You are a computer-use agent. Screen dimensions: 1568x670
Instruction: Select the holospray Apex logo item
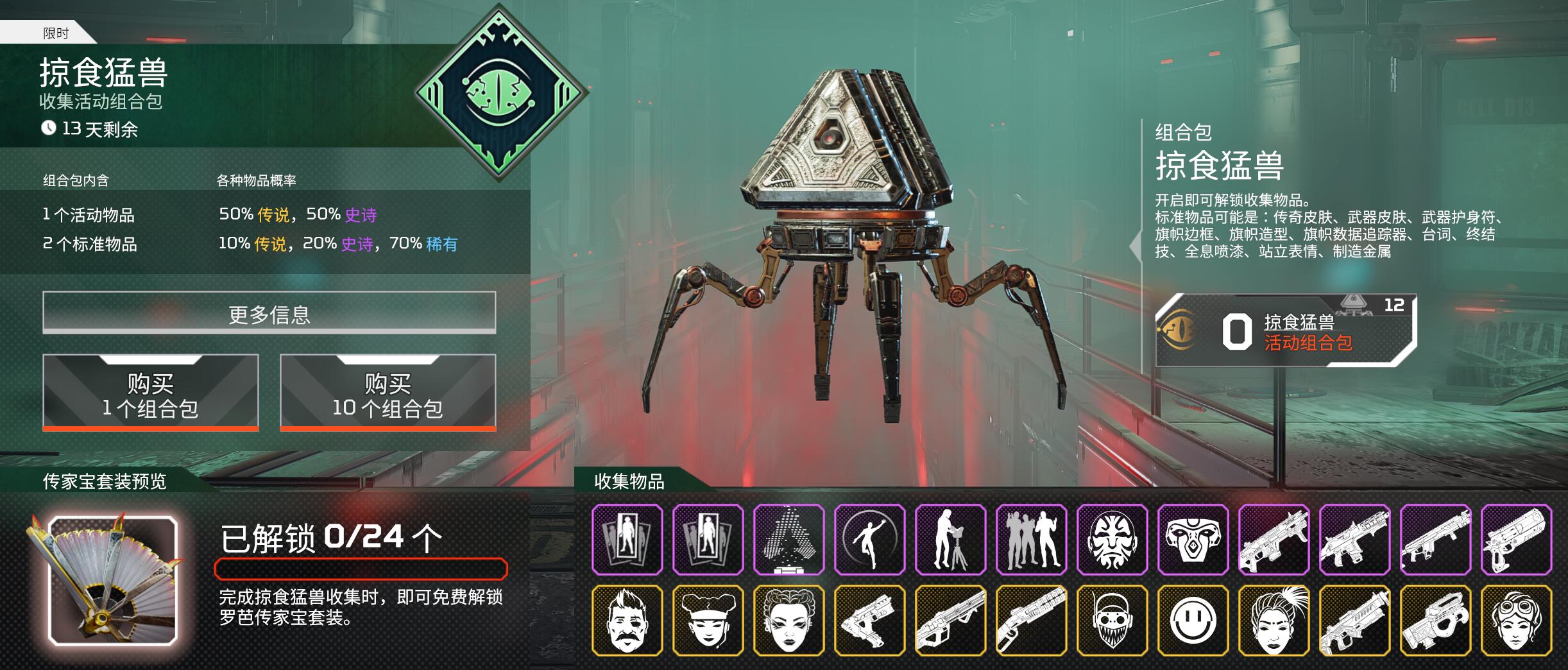(x=788, y=539)
